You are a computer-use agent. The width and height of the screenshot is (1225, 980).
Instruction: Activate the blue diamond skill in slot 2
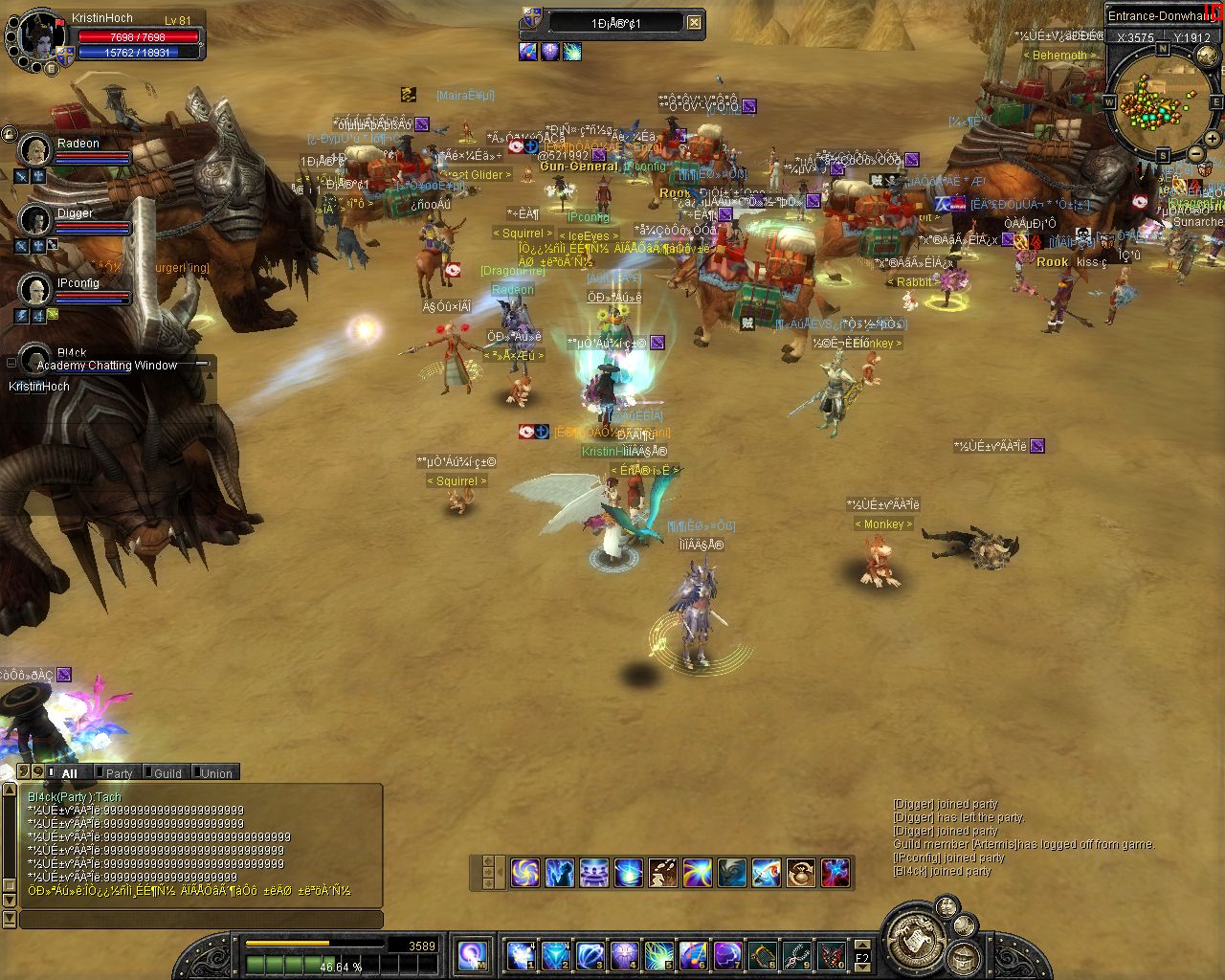pyautogui.click(x=555, y=955)
